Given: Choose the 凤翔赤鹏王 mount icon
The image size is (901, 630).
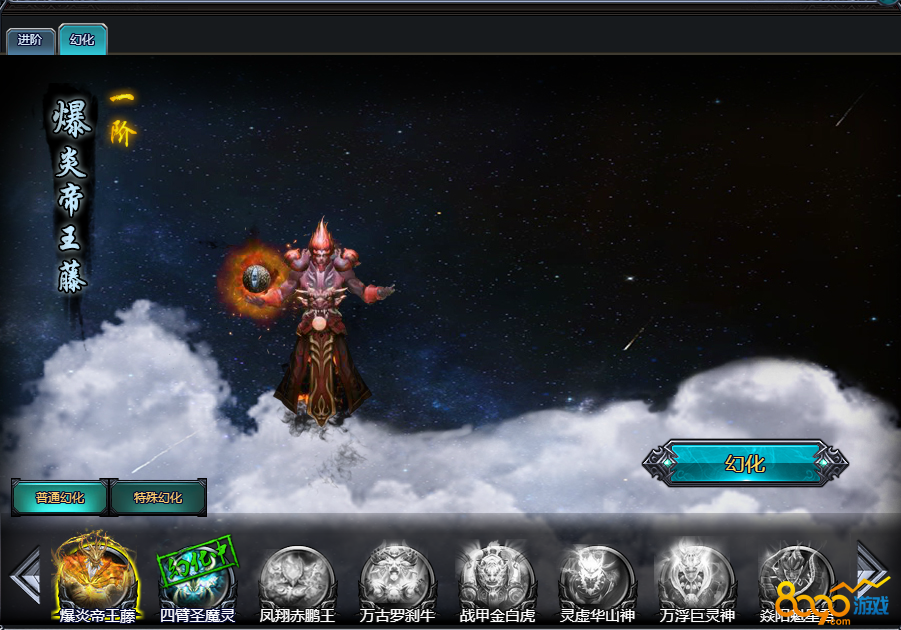Looking at the screenshot, I should (x=297, y=577).
